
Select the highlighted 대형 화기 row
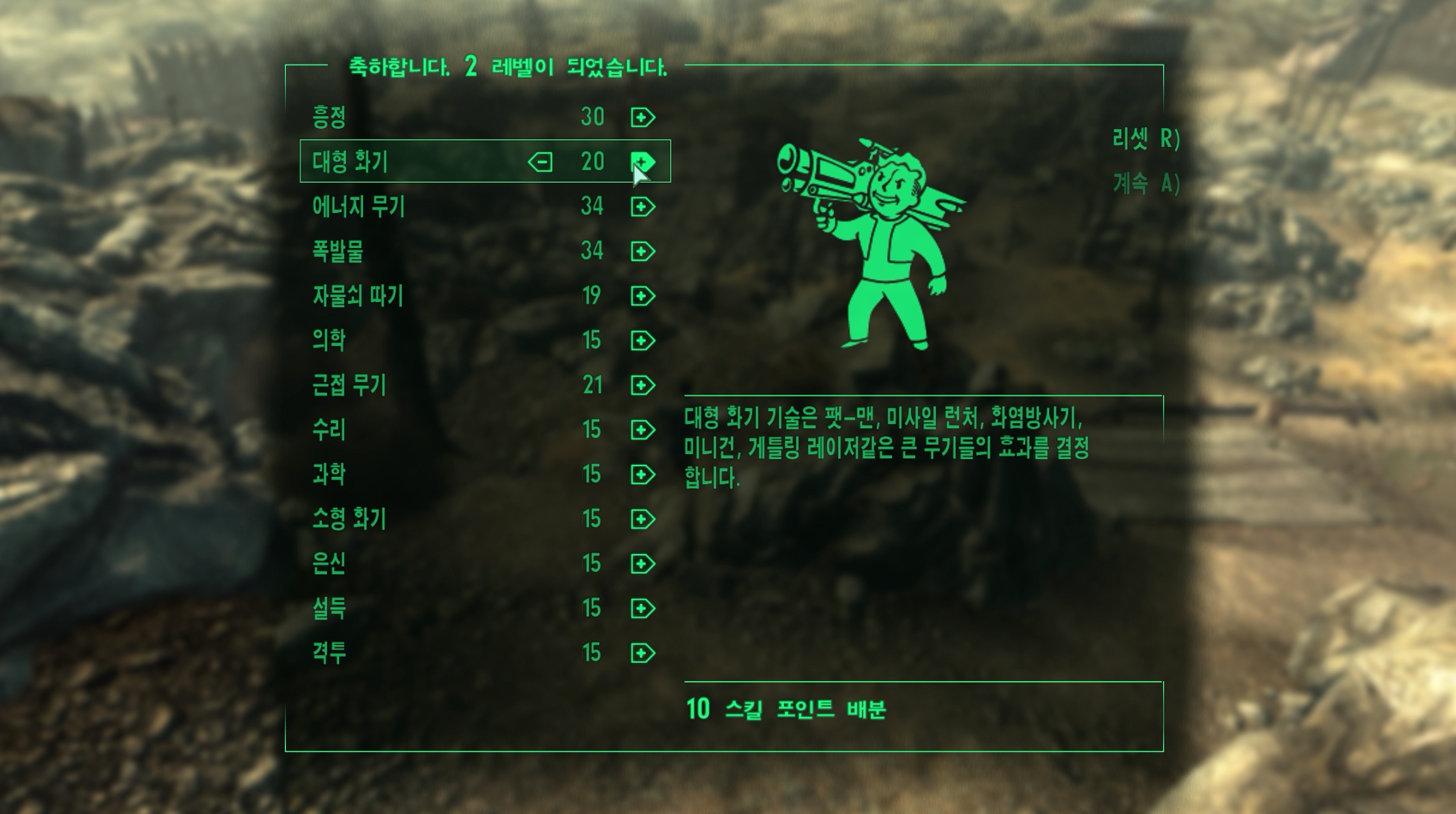[380, 162]
